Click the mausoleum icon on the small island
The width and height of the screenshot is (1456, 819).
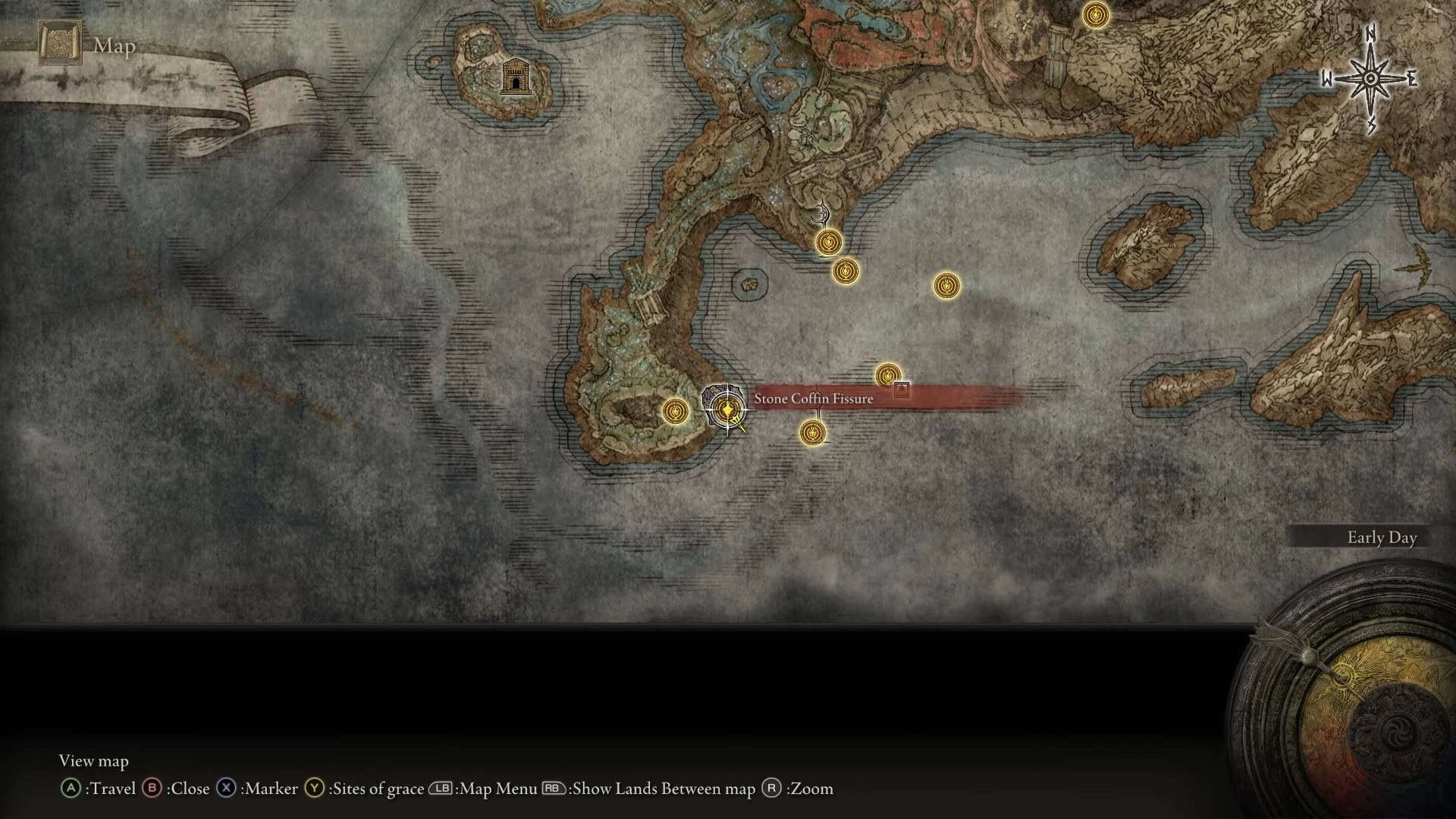click(516, 76)
